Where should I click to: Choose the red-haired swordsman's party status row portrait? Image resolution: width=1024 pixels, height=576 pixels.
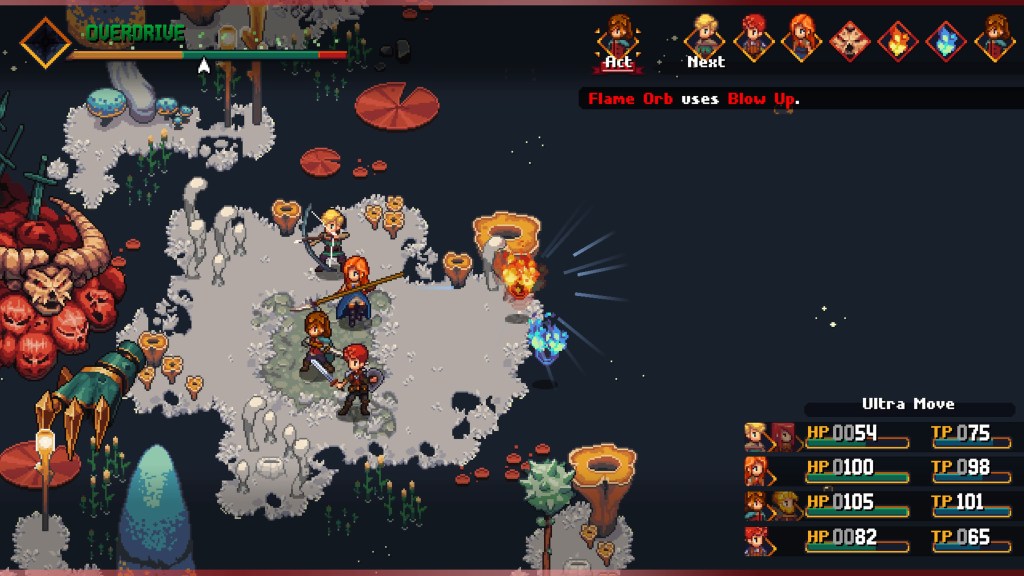pyautogui.click(x=756, y=540)
